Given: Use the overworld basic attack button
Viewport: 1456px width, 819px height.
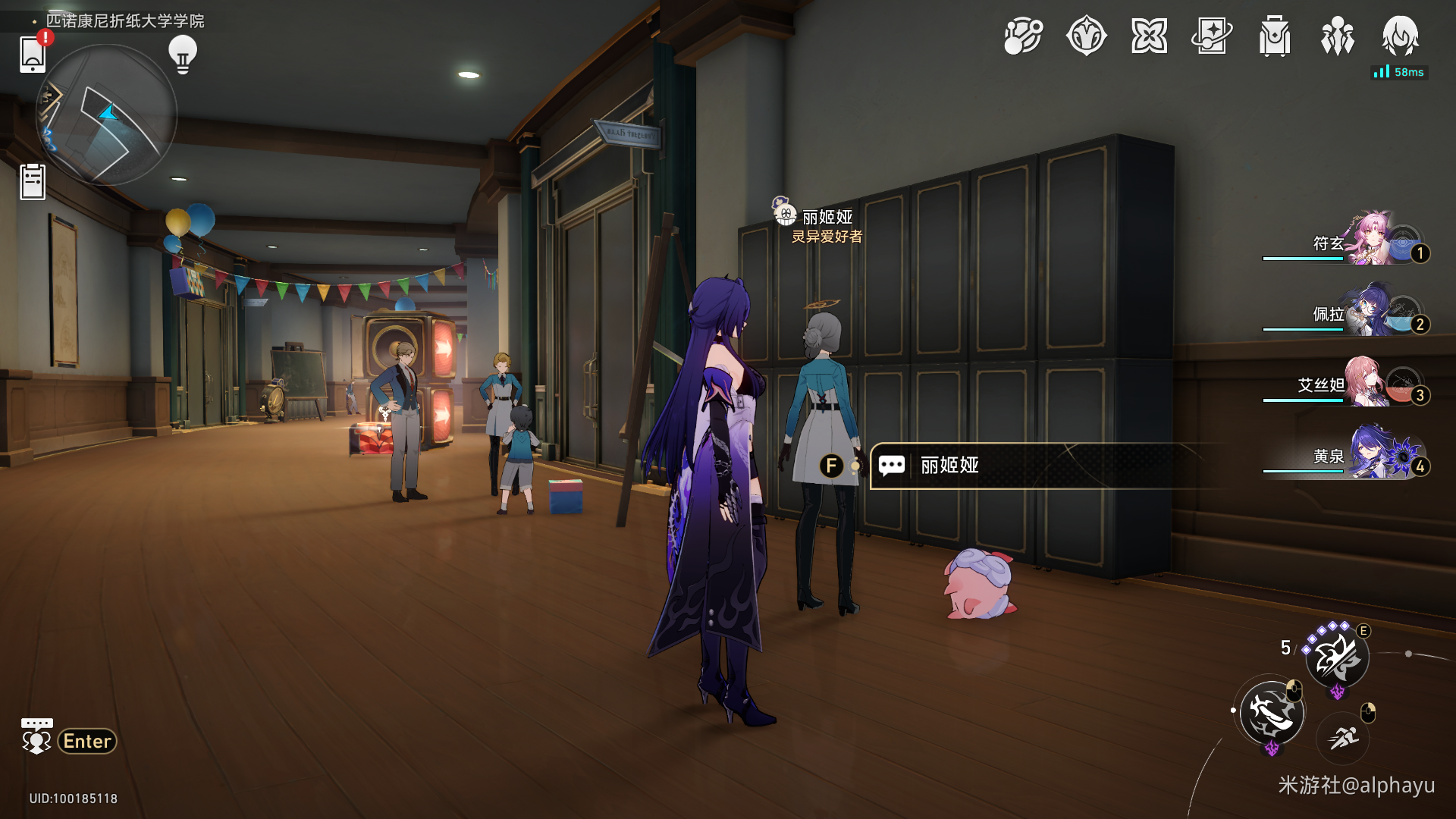Looking at the screenshot, I should pyautogui.click(x=1272, y=712).
